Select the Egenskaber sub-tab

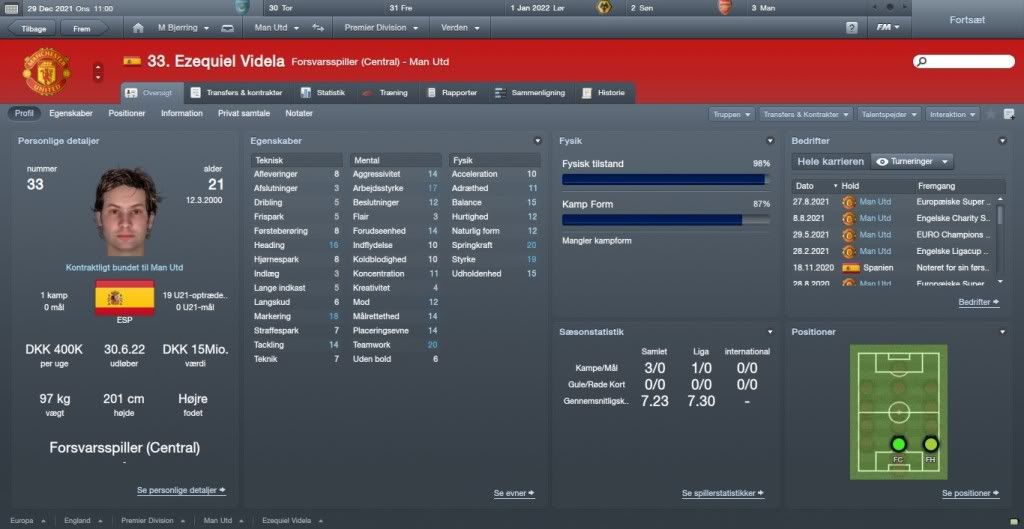[71, 114]
